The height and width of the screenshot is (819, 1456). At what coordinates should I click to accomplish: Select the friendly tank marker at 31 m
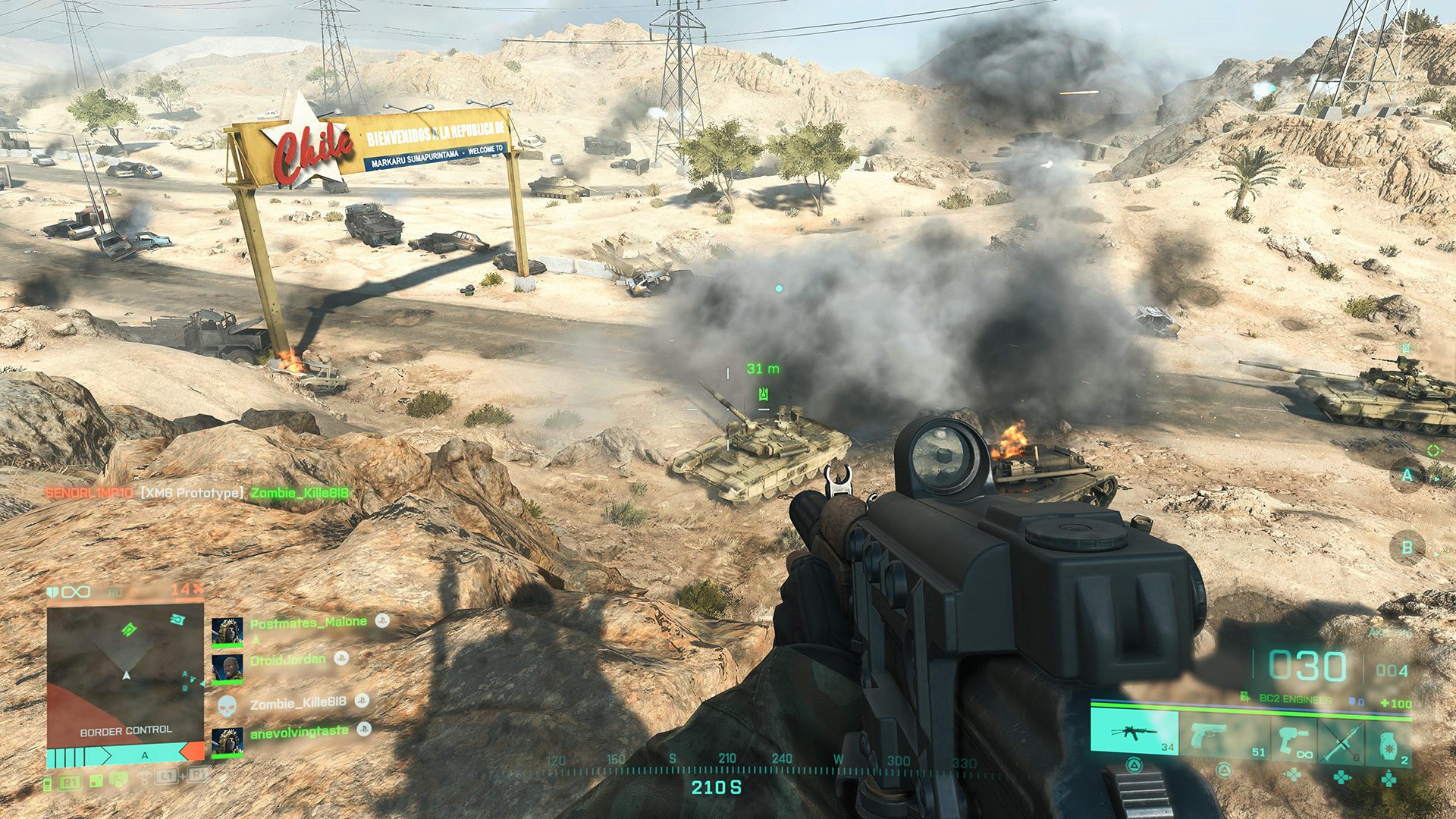point(764,394)
